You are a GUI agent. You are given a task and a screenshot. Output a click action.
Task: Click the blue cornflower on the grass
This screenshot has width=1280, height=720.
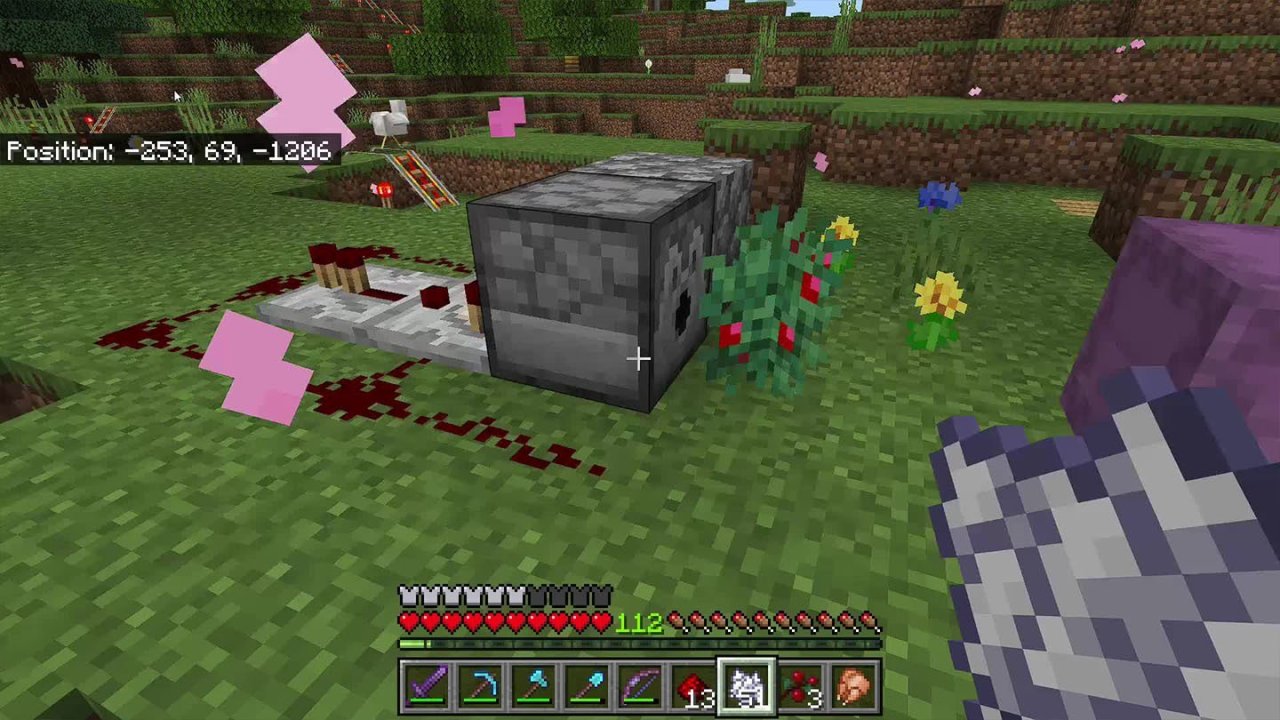tap(938, 196)
